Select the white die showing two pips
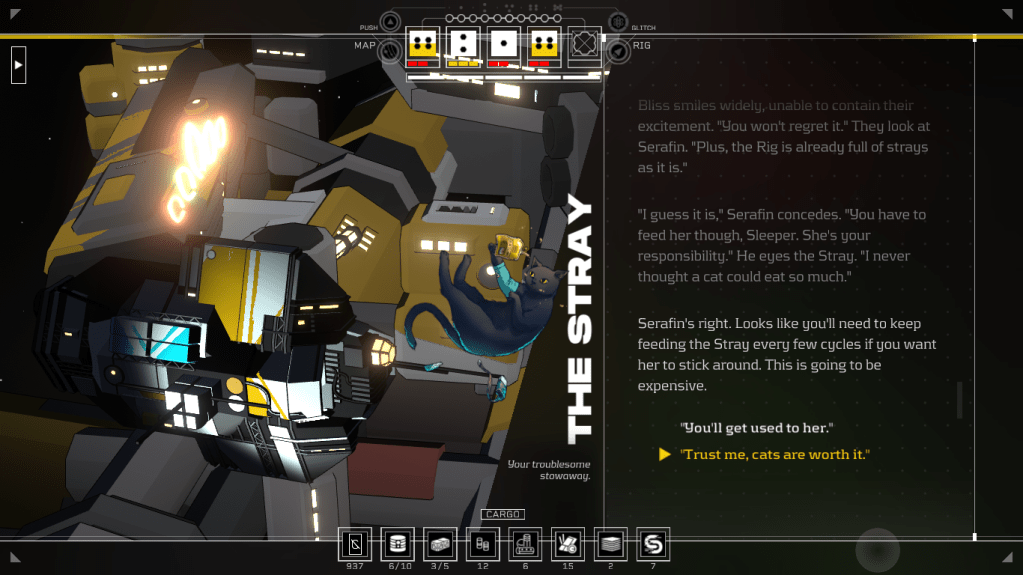Viewport: 1023px width, 575px height. tap(463, 44)
